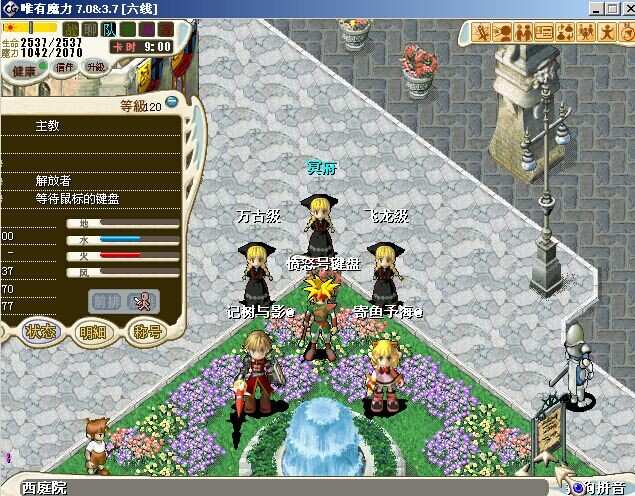Toggle the 队 team chat channel
This screenshot has width=635, height=496.
(x=108, y=28)
